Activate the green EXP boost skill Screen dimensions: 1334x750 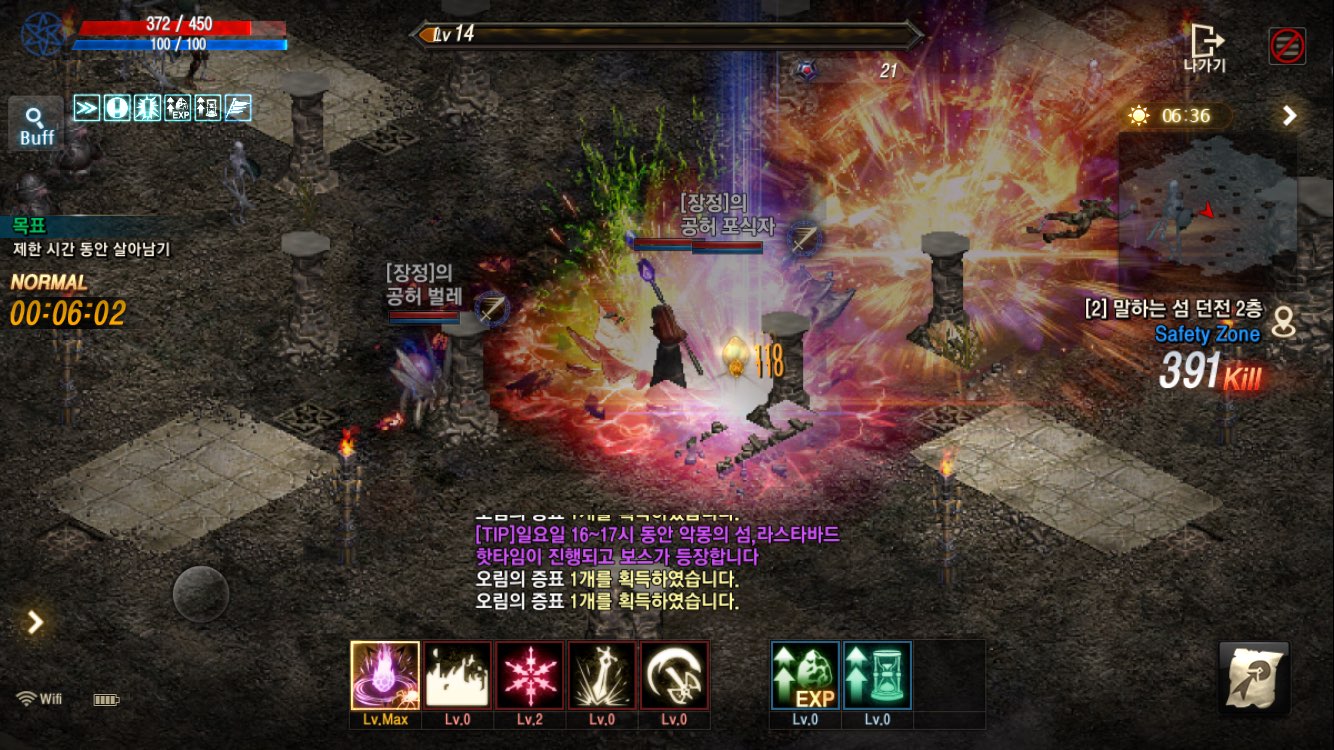(x=805, y=676)
